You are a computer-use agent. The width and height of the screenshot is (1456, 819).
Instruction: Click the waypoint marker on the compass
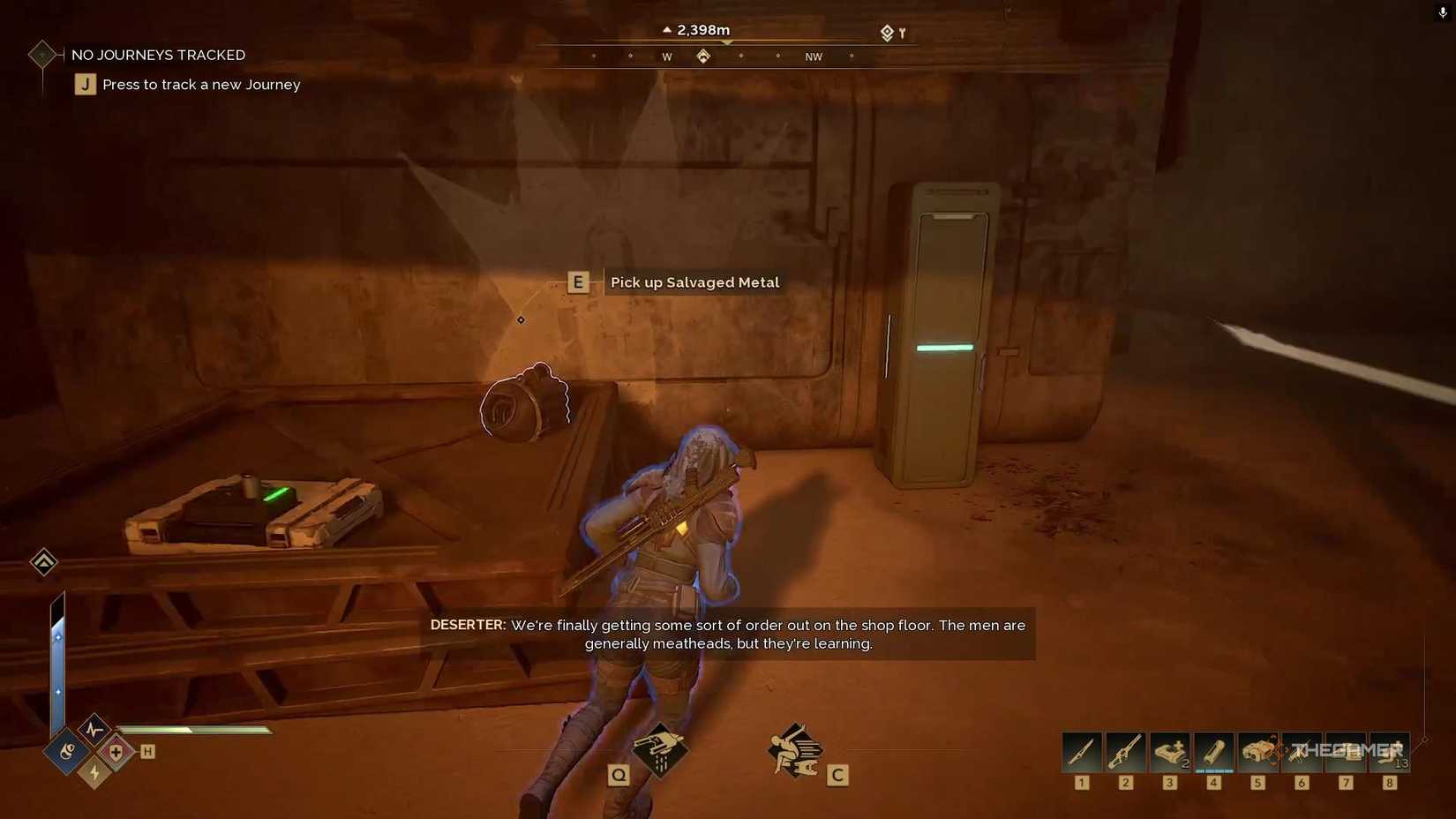703,55
